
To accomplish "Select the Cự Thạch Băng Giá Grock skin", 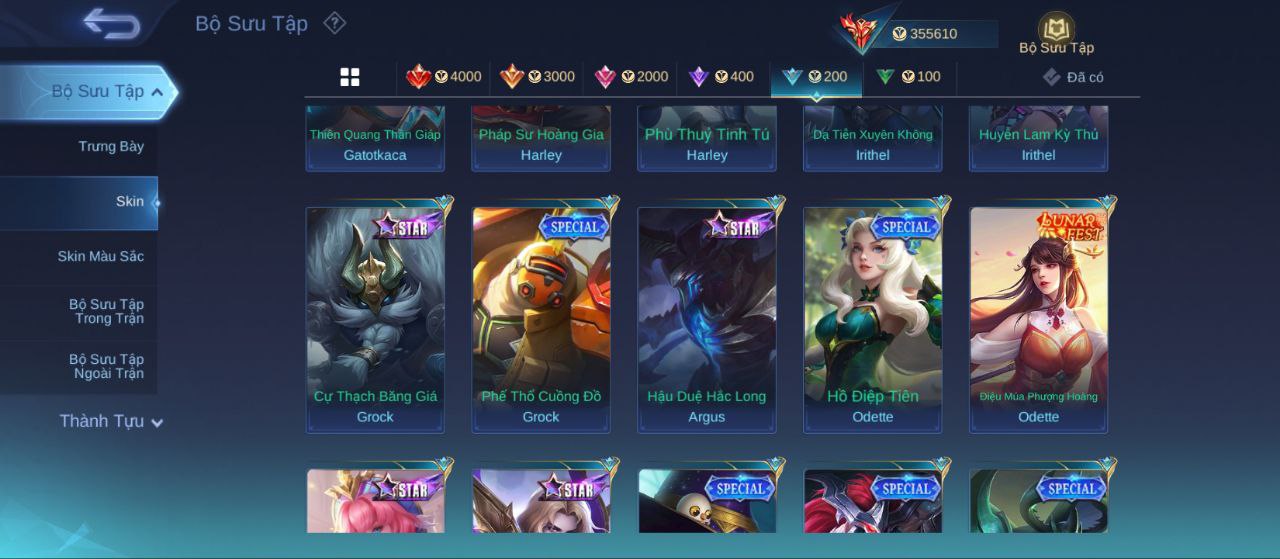I will coord(375,319).
